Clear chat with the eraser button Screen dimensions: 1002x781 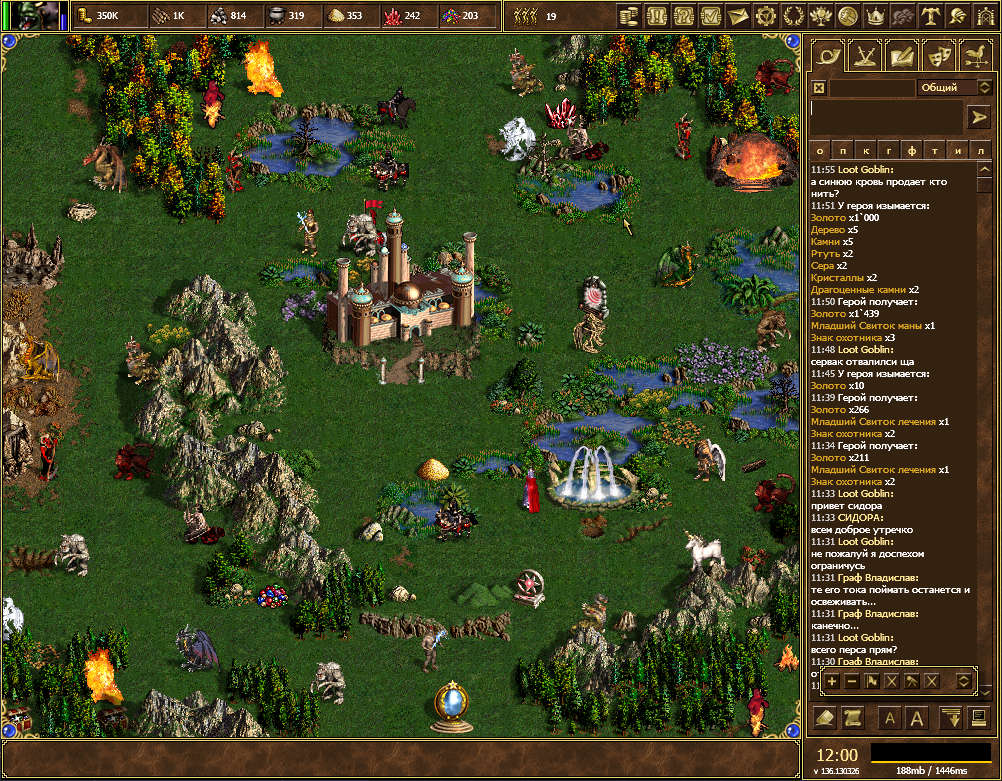pyautogui.click(x=825, y=717)
